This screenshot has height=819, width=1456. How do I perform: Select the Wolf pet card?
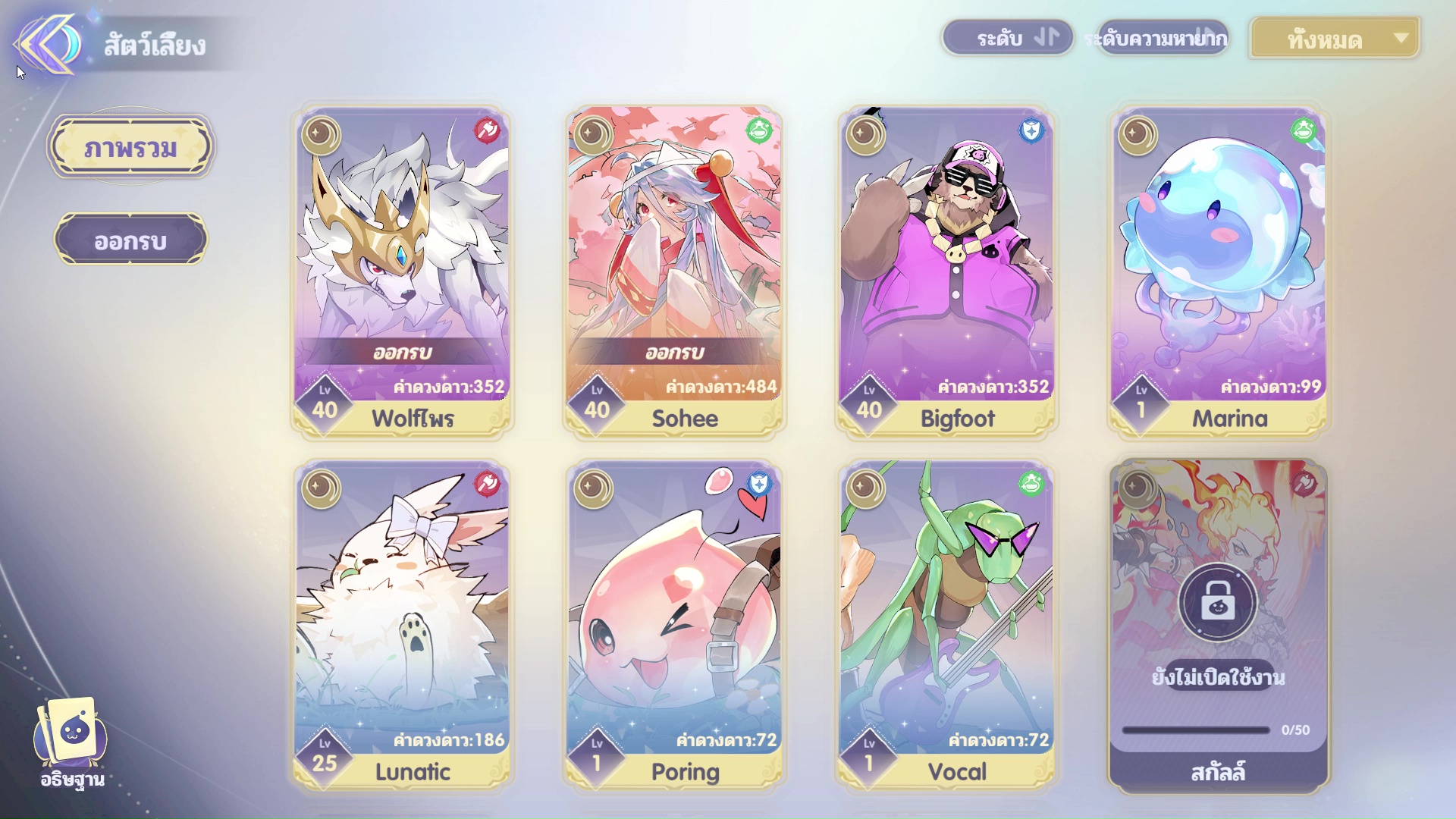[x=402, y=271]
